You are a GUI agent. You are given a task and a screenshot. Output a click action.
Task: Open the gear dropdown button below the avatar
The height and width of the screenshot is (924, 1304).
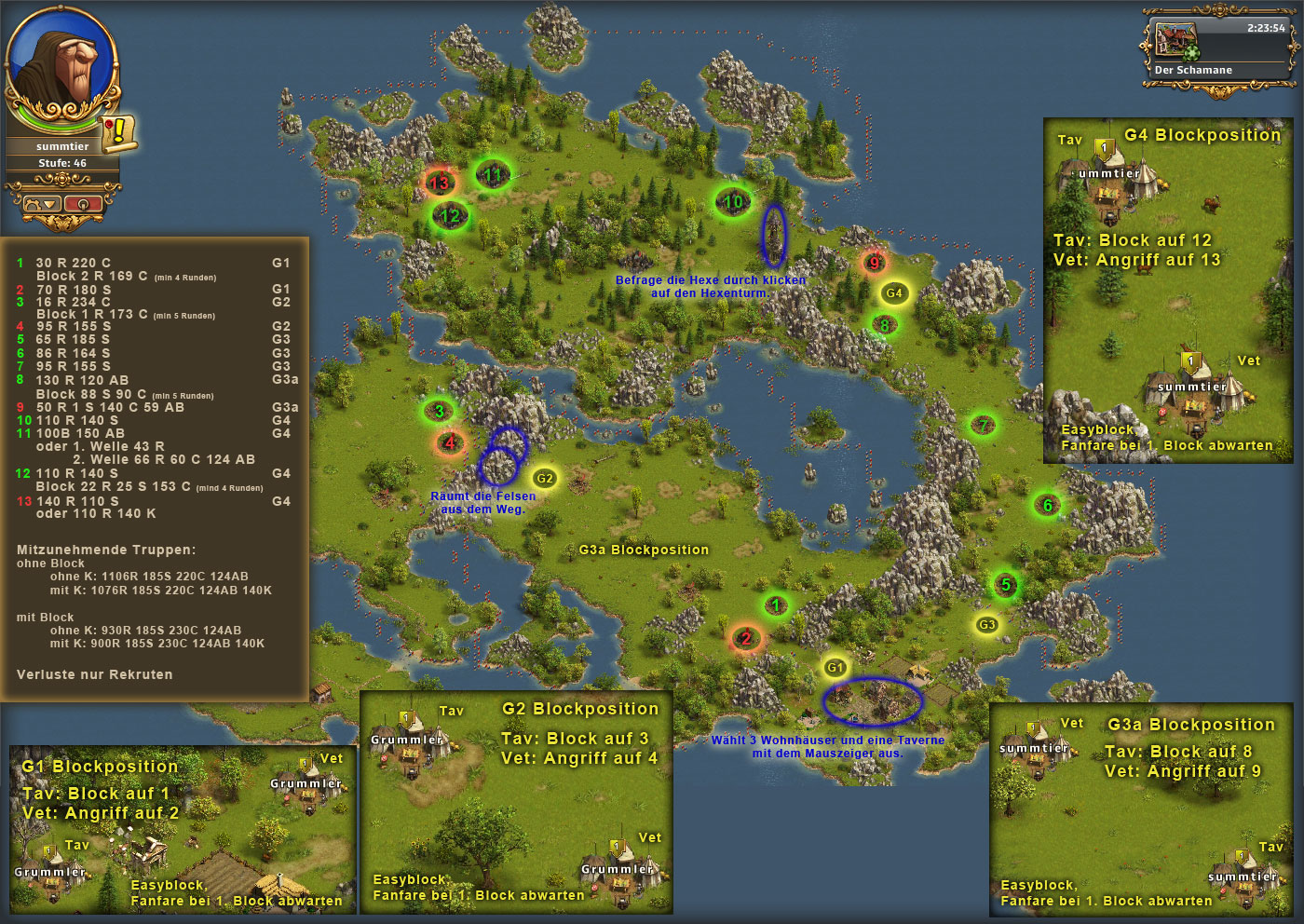click(42, 203)
